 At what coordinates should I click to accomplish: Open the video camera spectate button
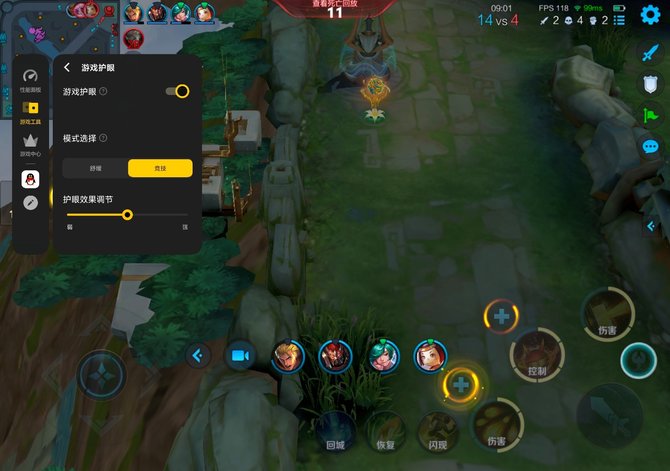[240, 355]
